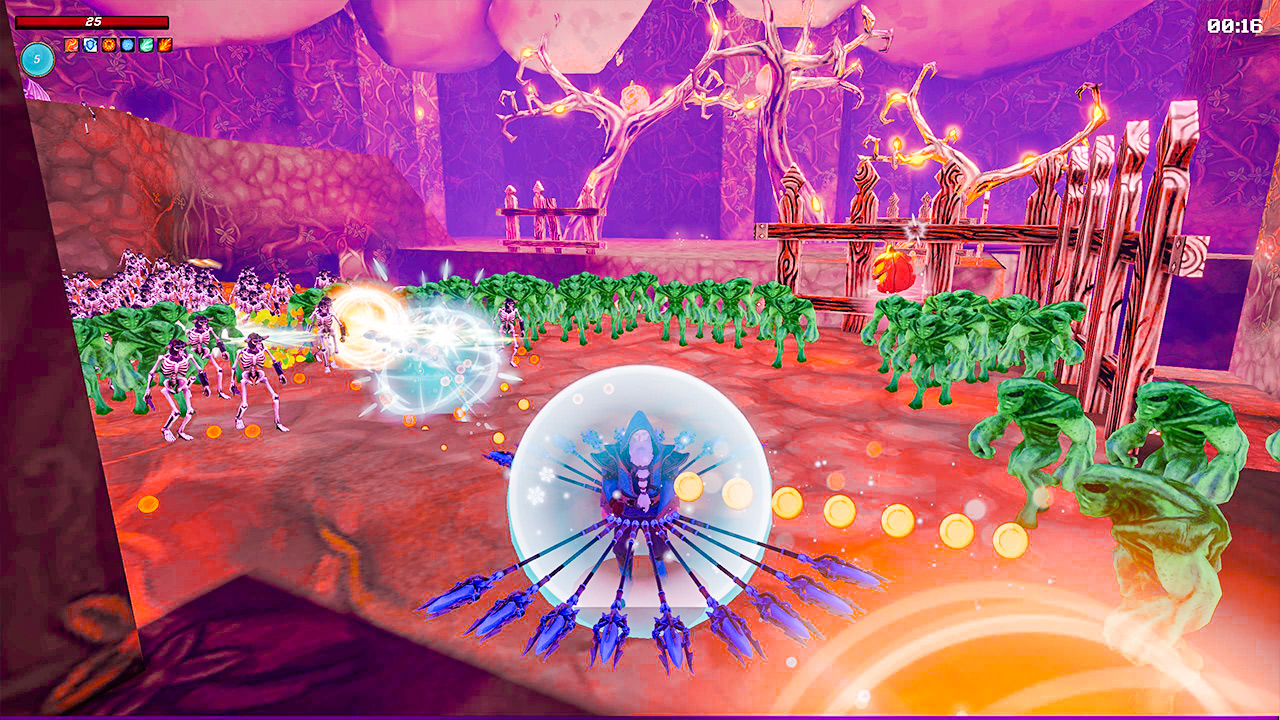Click the leftmost ability slot in the hotbar

(x=71, y=44)
